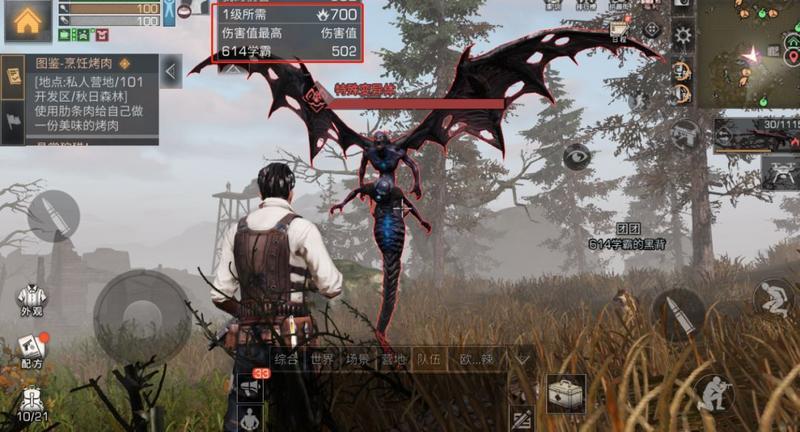Deploy the drone from its slot
The width and height of the screenshot is (800, 432).
pos(779,171)
